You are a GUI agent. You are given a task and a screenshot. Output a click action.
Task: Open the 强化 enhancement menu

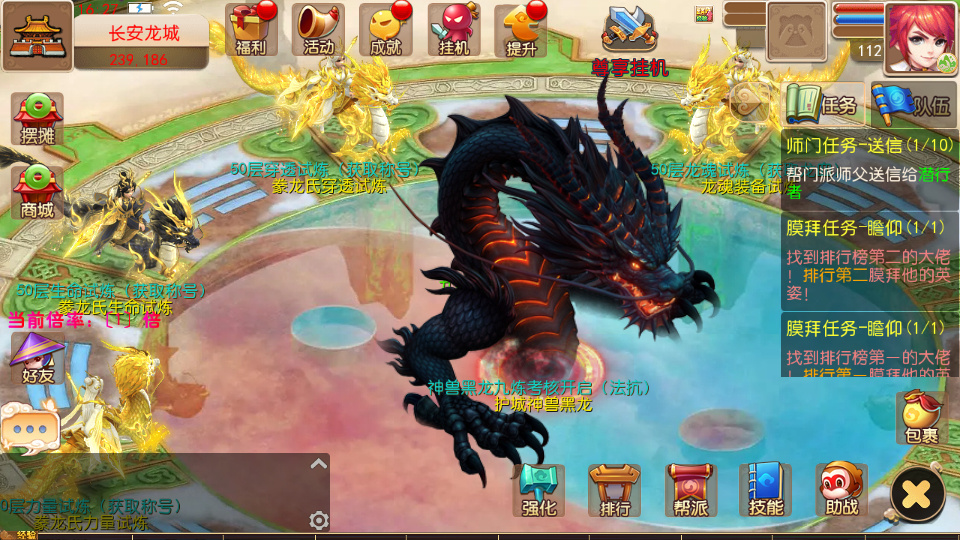pyautogui.click(x=538, y=491)
